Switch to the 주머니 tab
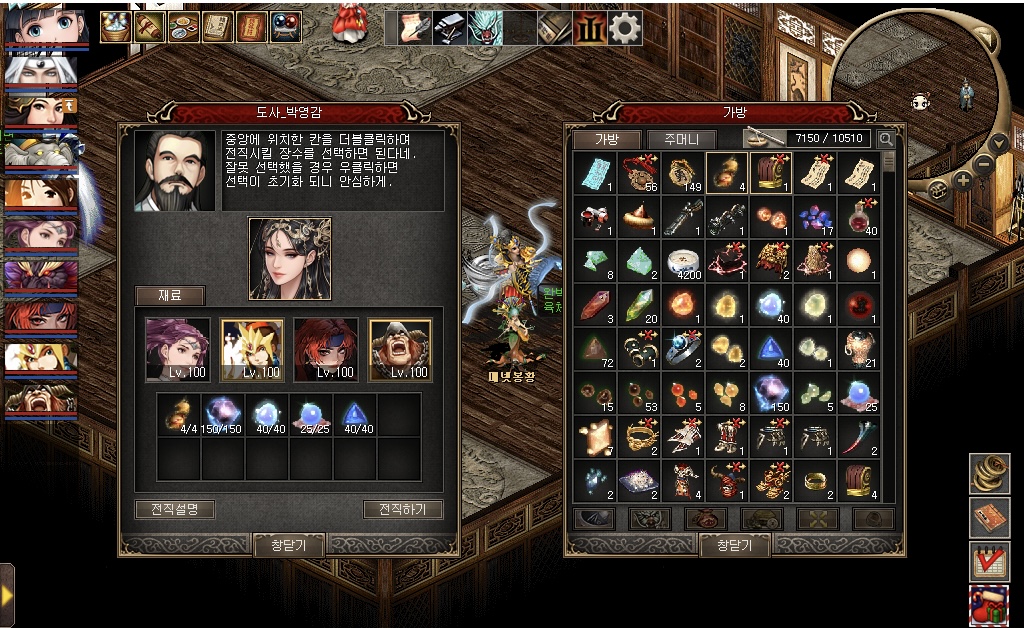 click(x=681, y=139)
